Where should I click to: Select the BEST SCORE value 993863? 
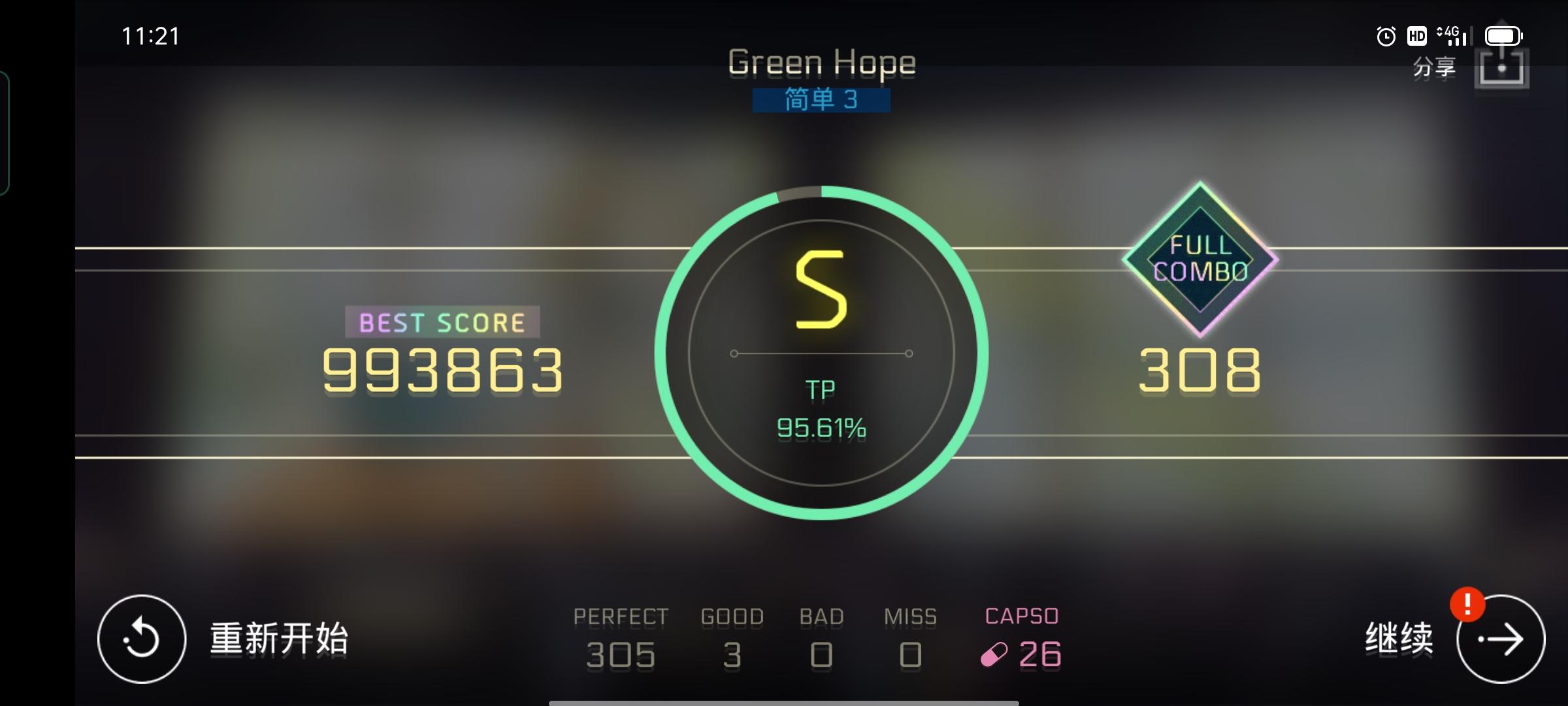(x=441, y=371)
